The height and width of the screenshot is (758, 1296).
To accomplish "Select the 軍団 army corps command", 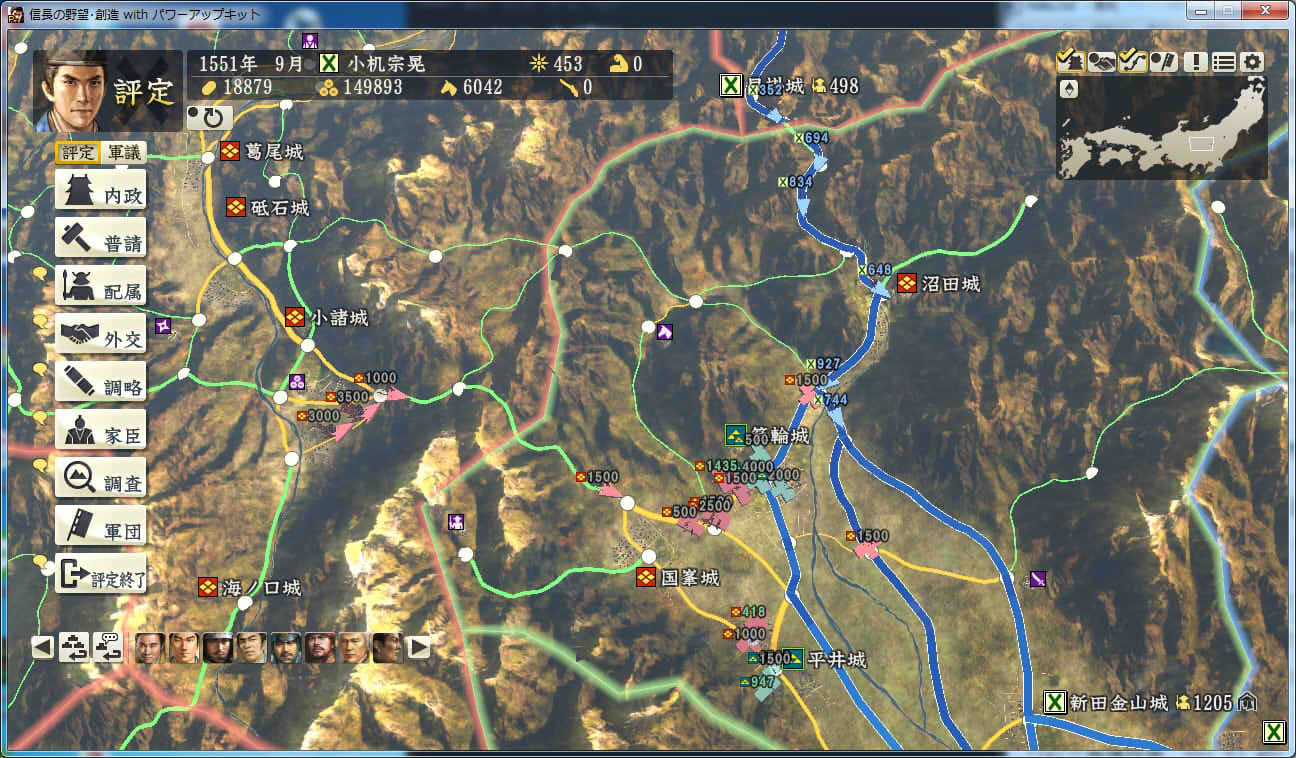I will pos(100,527).
